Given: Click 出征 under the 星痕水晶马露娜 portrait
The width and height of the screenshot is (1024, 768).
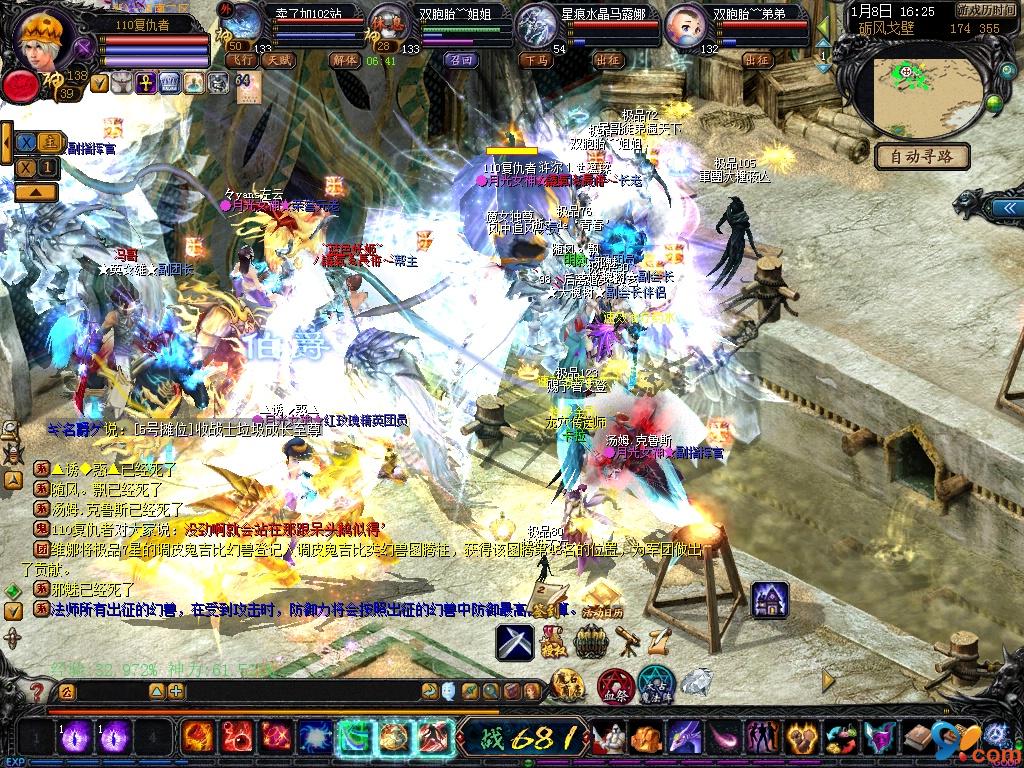Looking at the screenshot, I should click(607, 60).
